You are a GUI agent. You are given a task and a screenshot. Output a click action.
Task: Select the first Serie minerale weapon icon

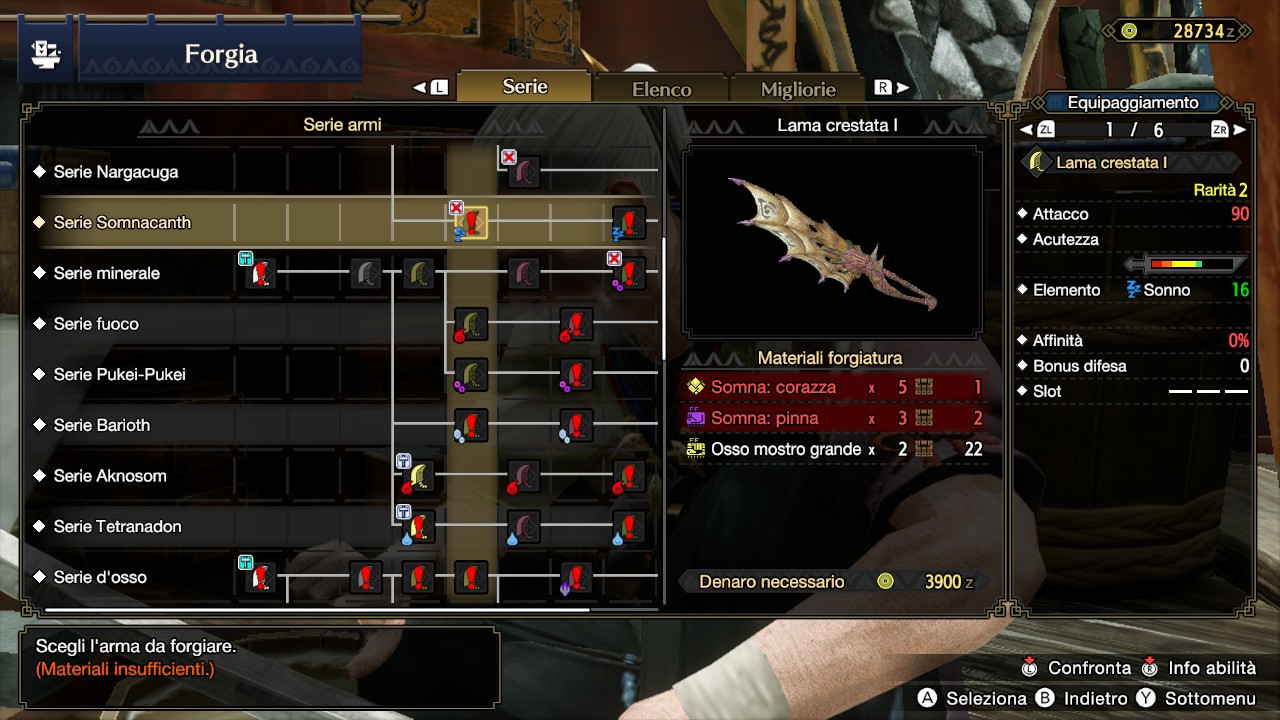pos(258,273)
